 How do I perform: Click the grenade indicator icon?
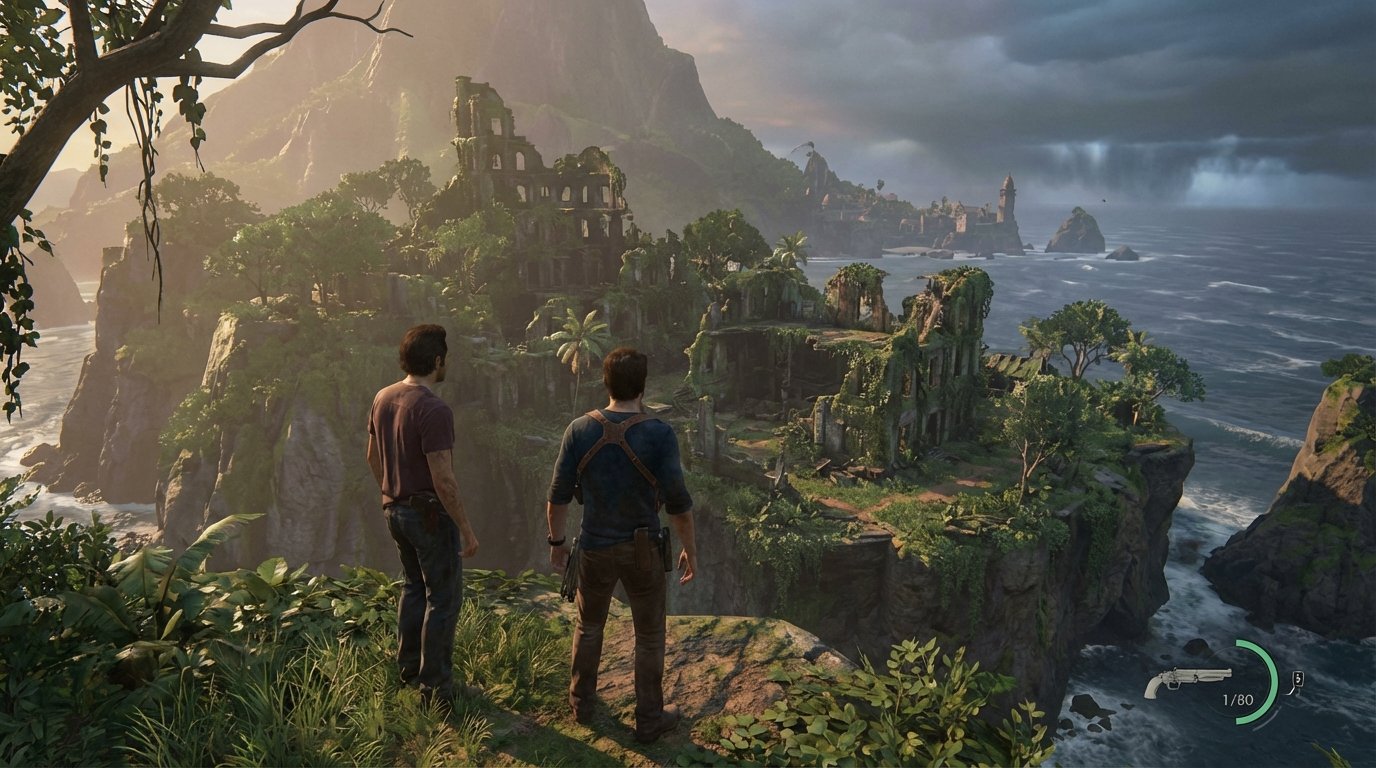[x=1298, y=678]
